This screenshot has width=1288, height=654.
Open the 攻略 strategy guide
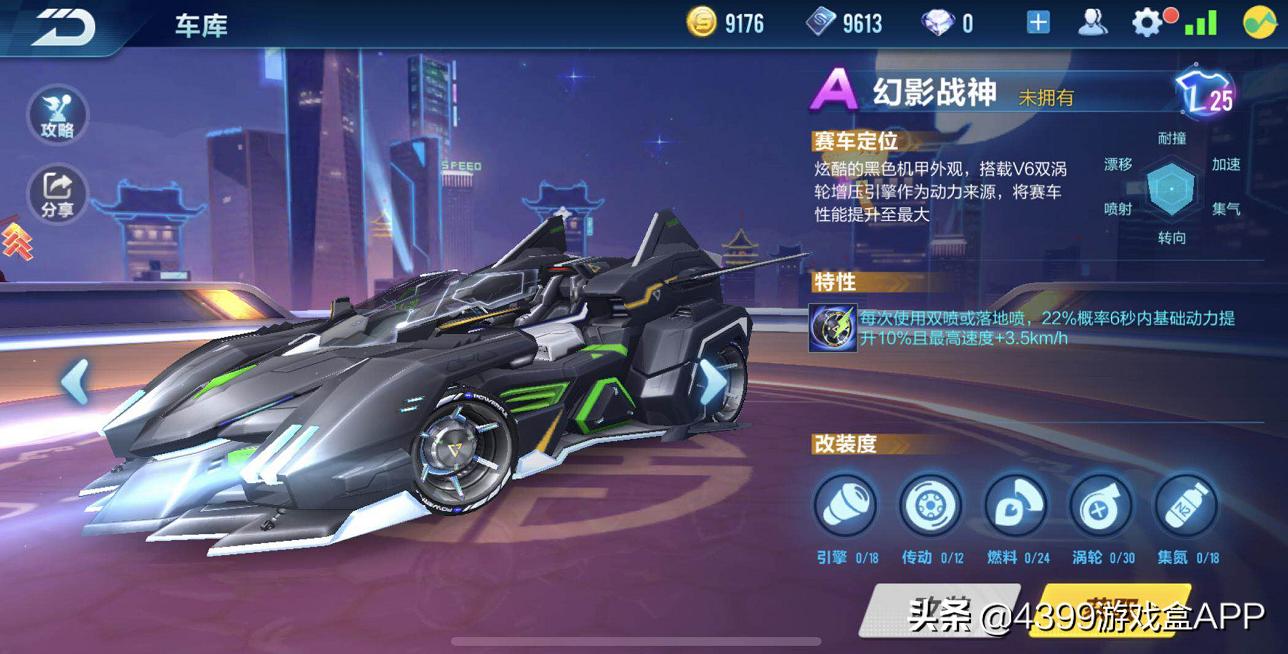pyautogui.click(x=57, y=112)
